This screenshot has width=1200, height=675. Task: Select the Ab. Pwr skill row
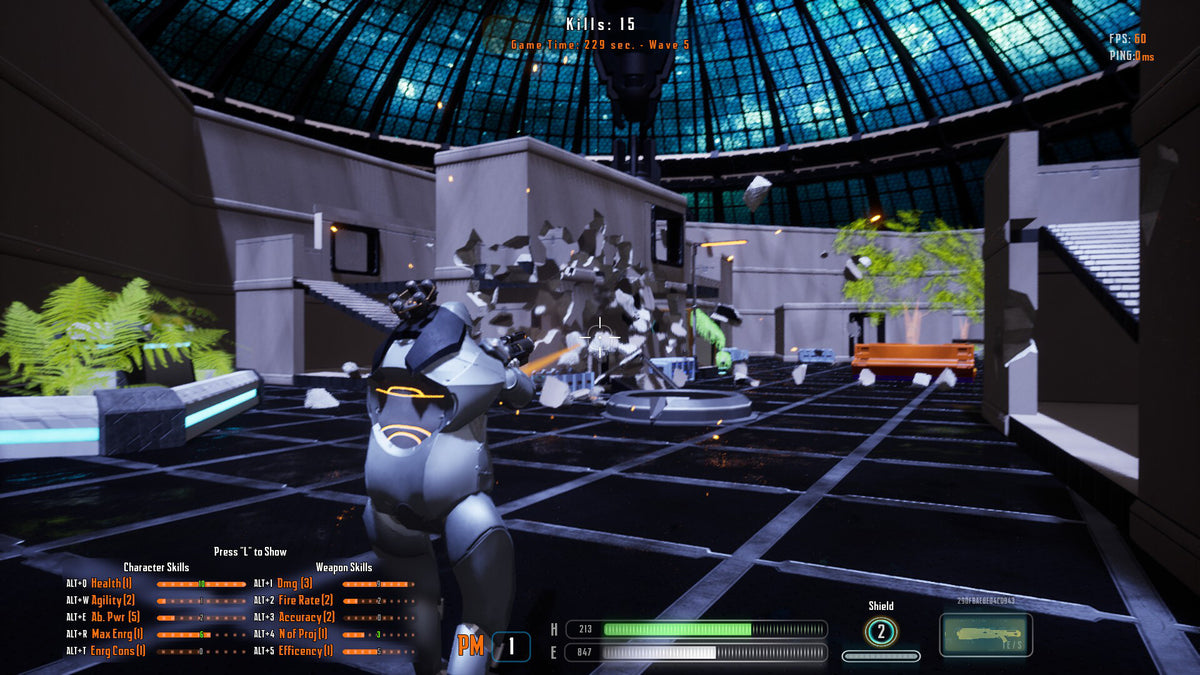(115, 617)
